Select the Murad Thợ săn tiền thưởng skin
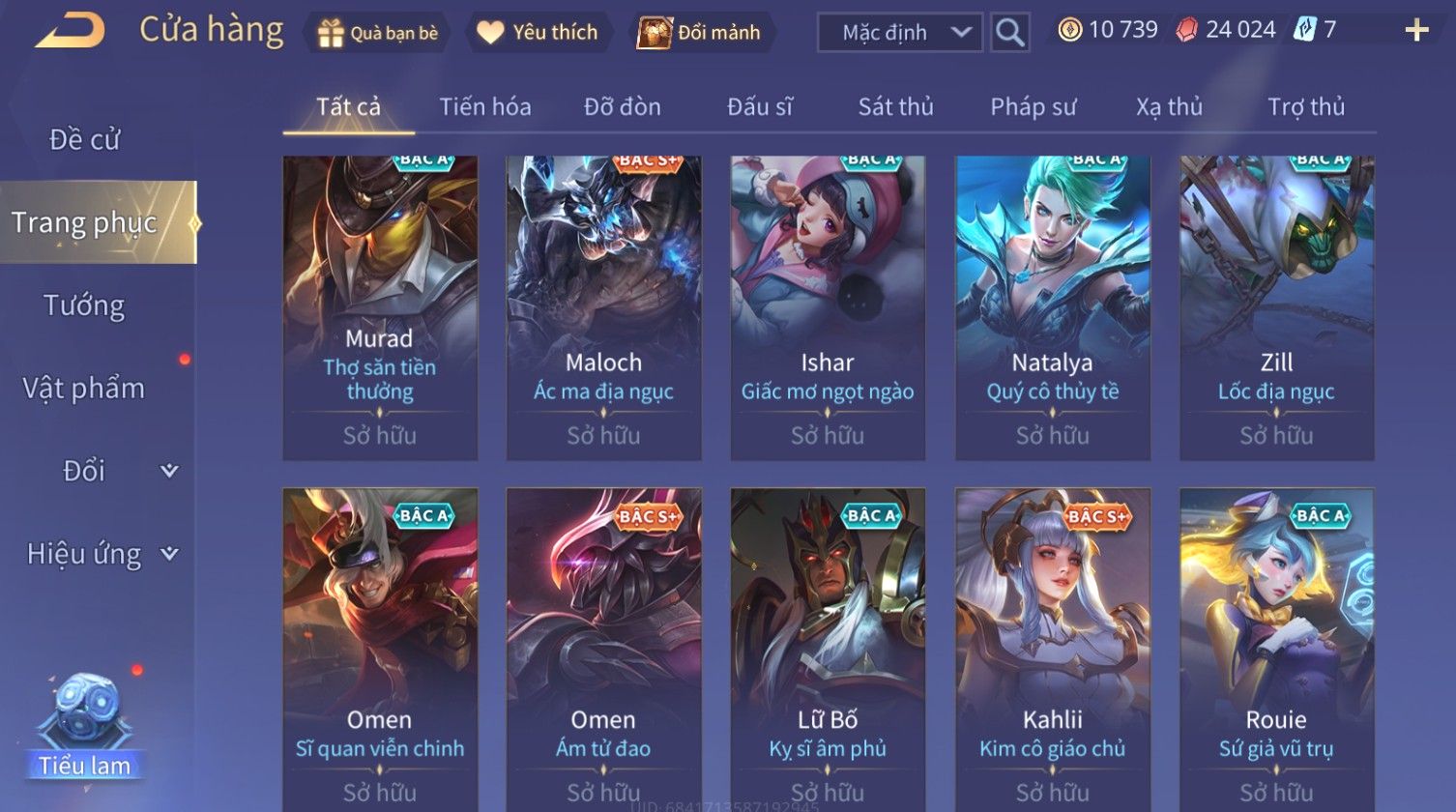The height and width of the screenshot is (812, 1456). [380, 307]
